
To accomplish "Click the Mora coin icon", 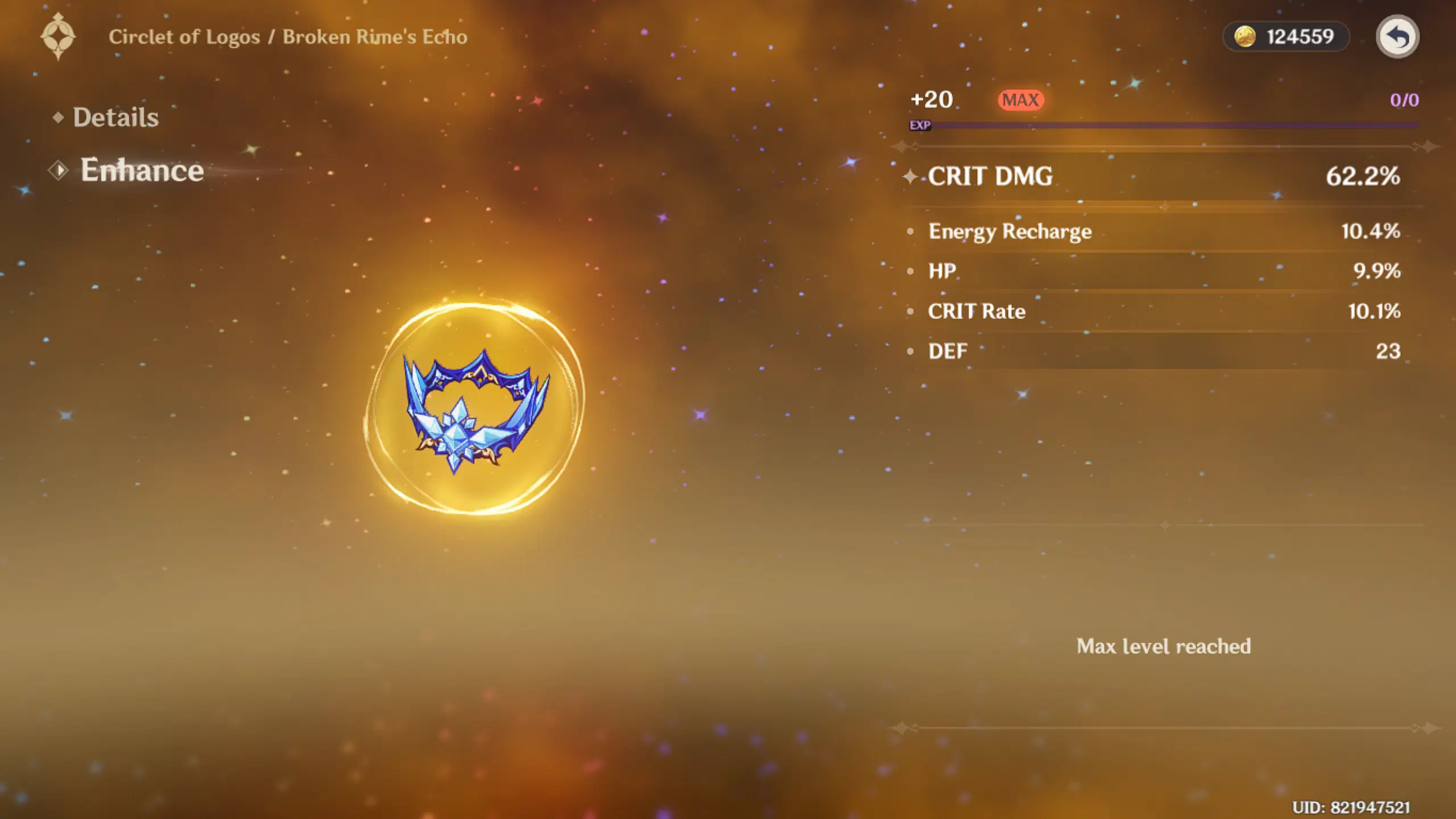I will tap(1246, 36).
